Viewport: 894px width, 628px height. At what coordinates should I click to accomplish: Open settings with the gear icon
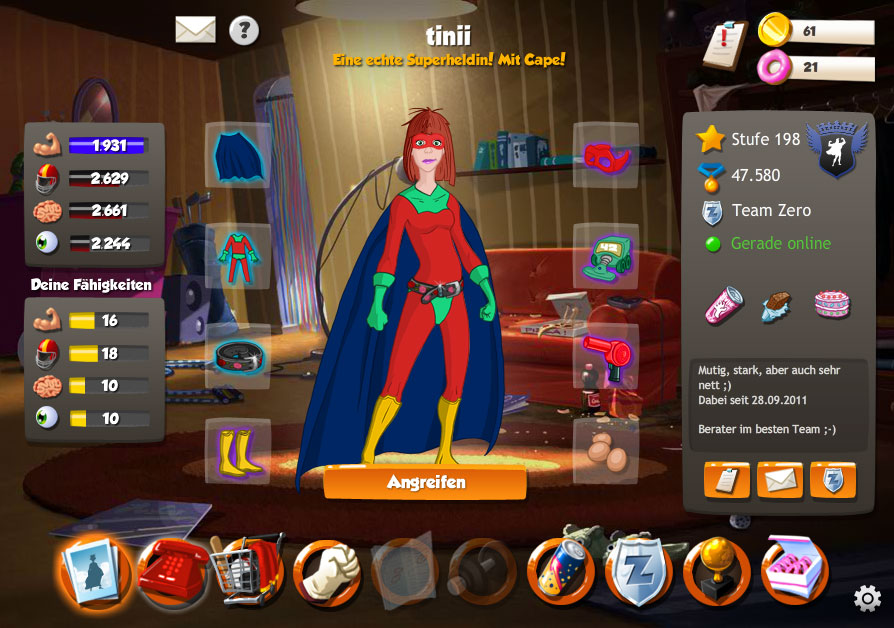pos(867,598)
